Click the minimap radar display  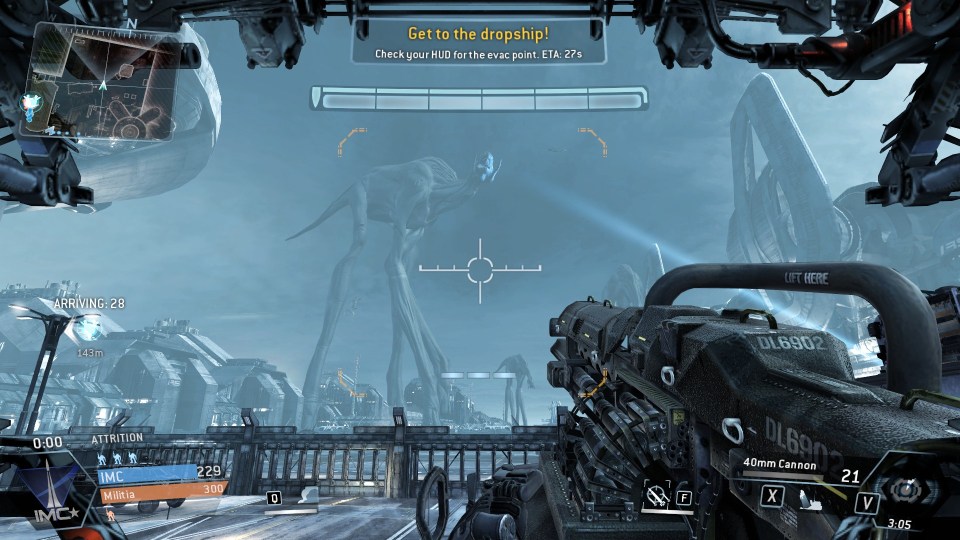[106, 80]
